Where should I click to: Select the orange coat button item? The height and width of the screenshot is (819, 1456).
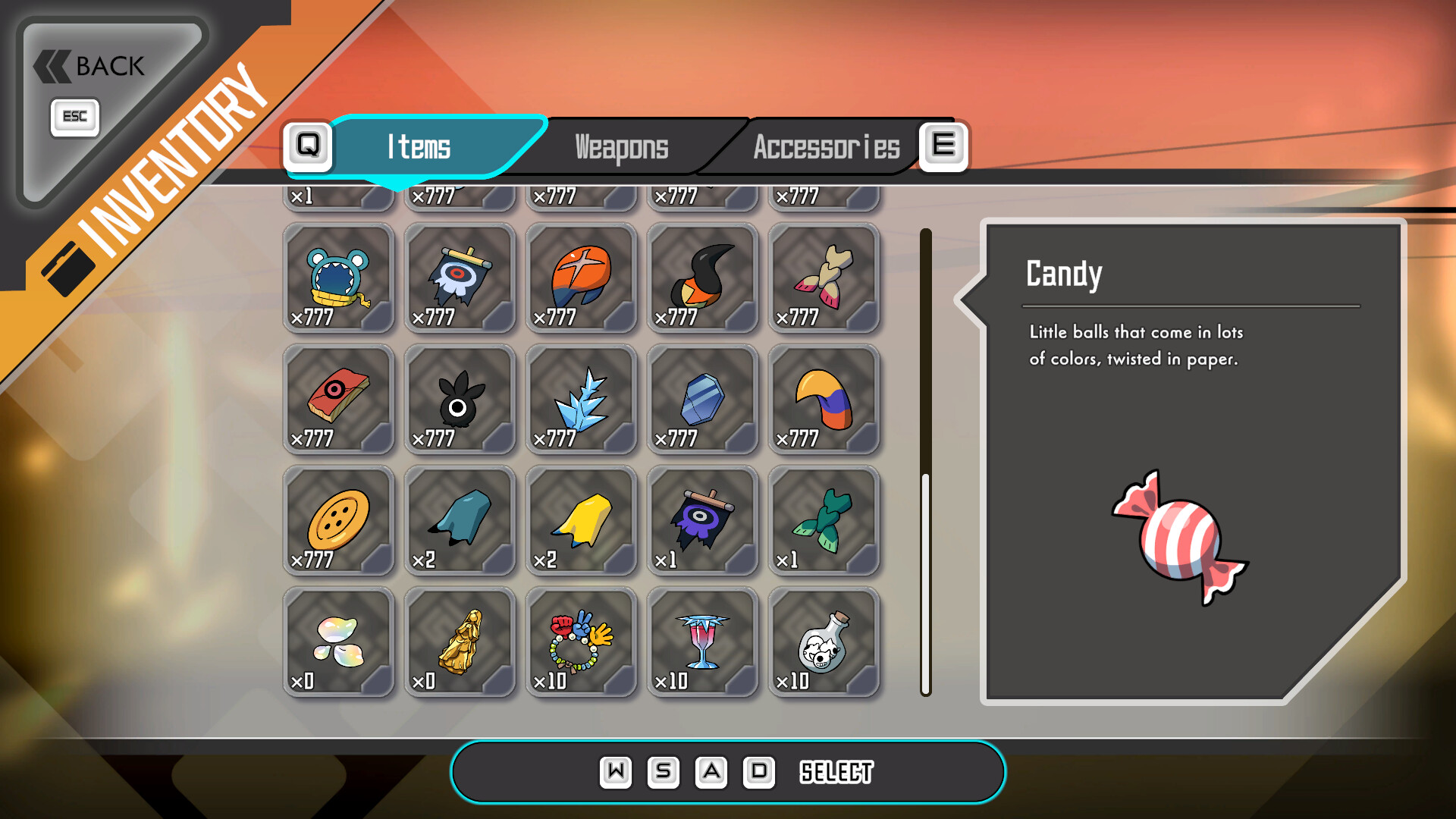point(338,521)
